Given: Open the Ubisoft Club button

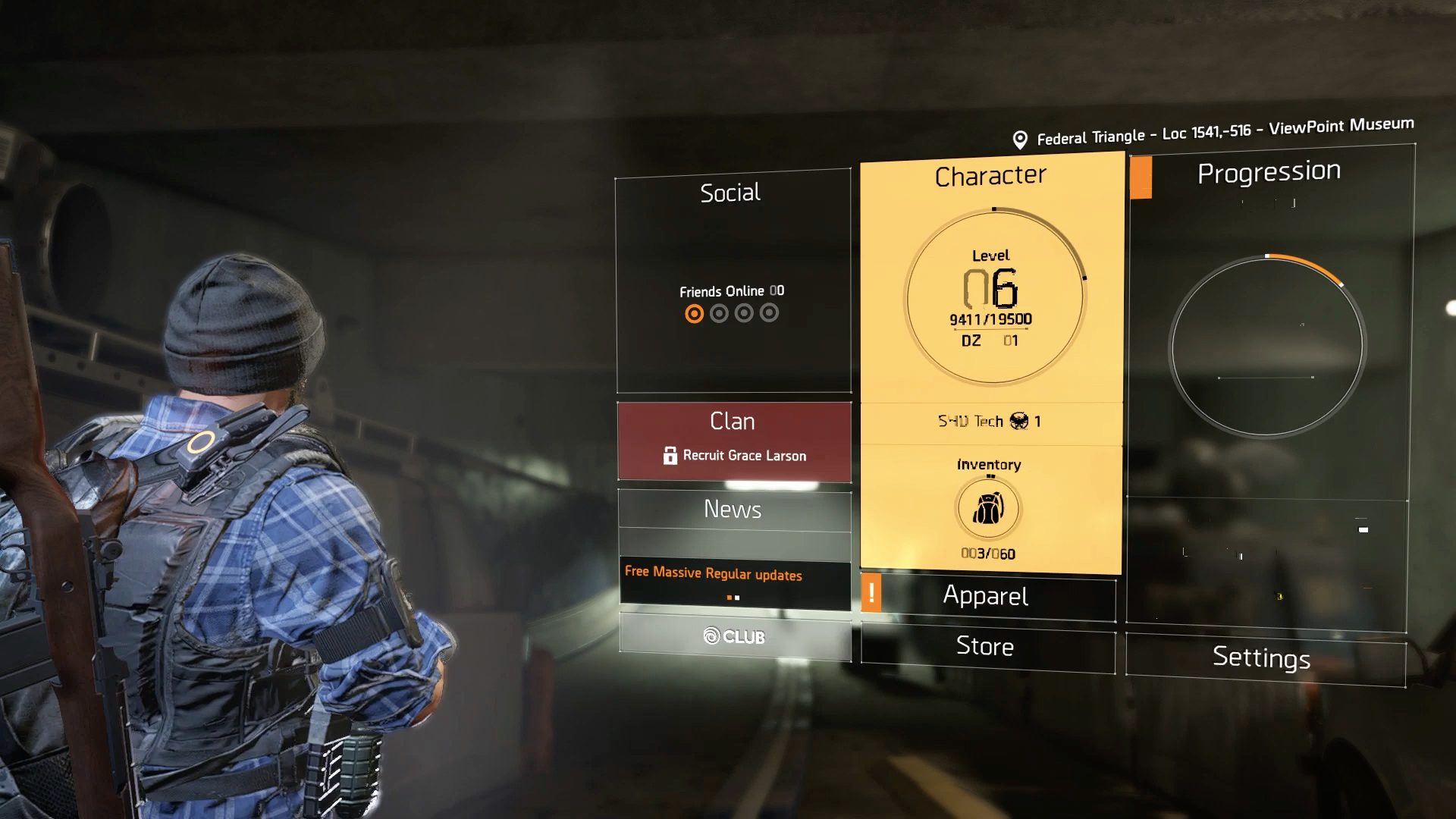Looking at the screenshot, I should click(x=734, y=636).
